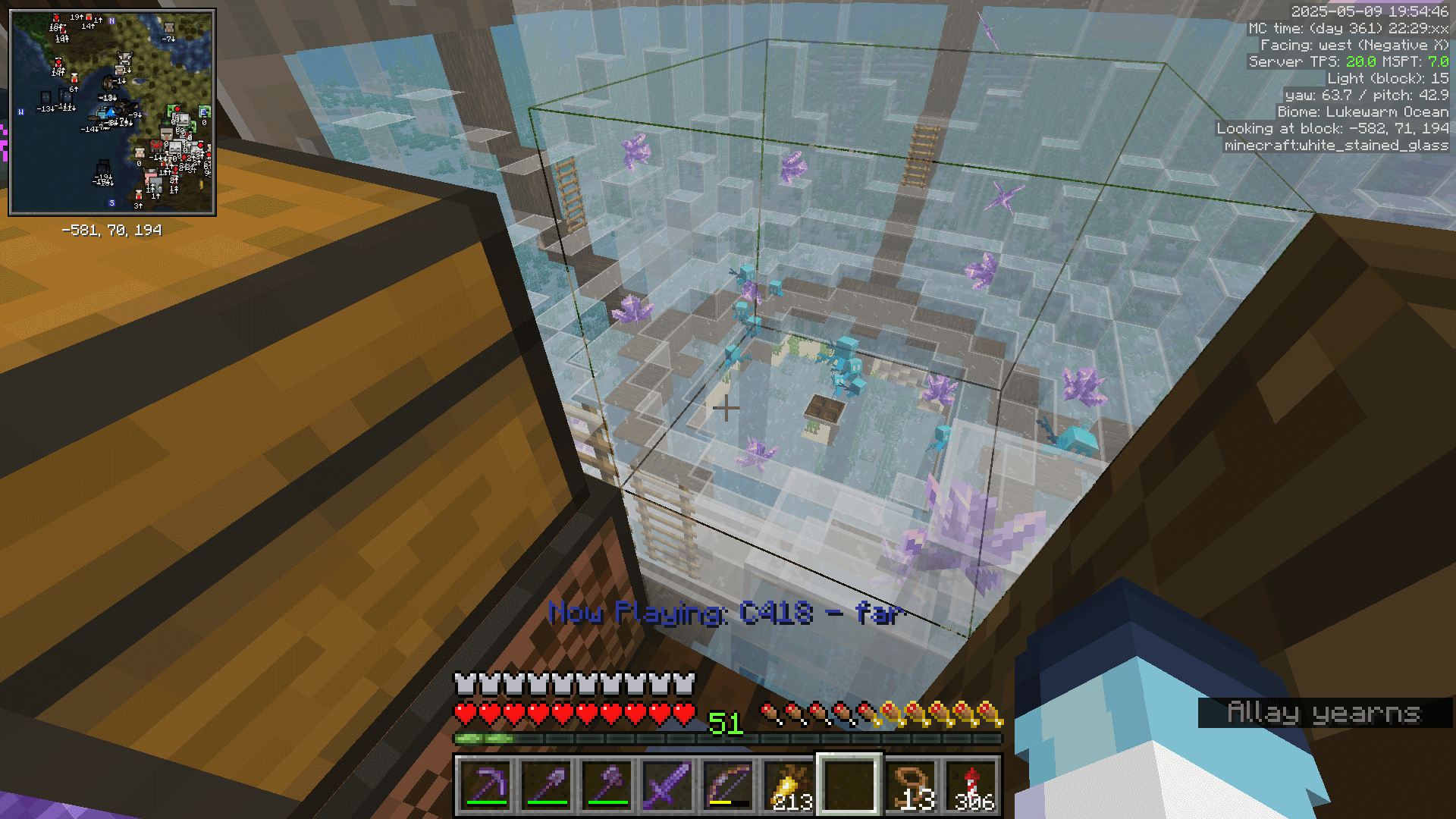Click a red waypoint diamond on the minimap
This screenshot has width=1456, height=819.
click(58, 61)
